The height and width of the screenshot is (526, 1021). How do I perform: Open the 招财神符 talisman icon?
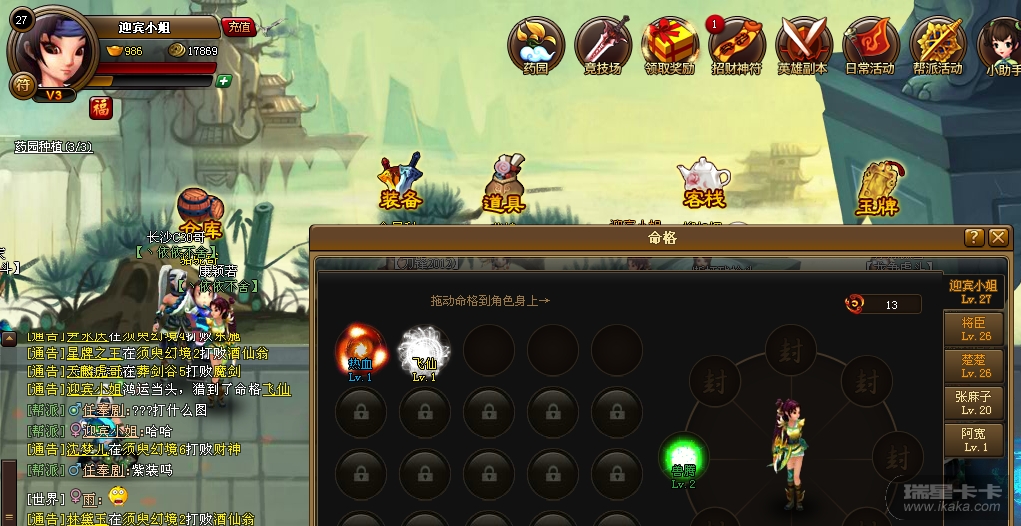coord(737,45)
